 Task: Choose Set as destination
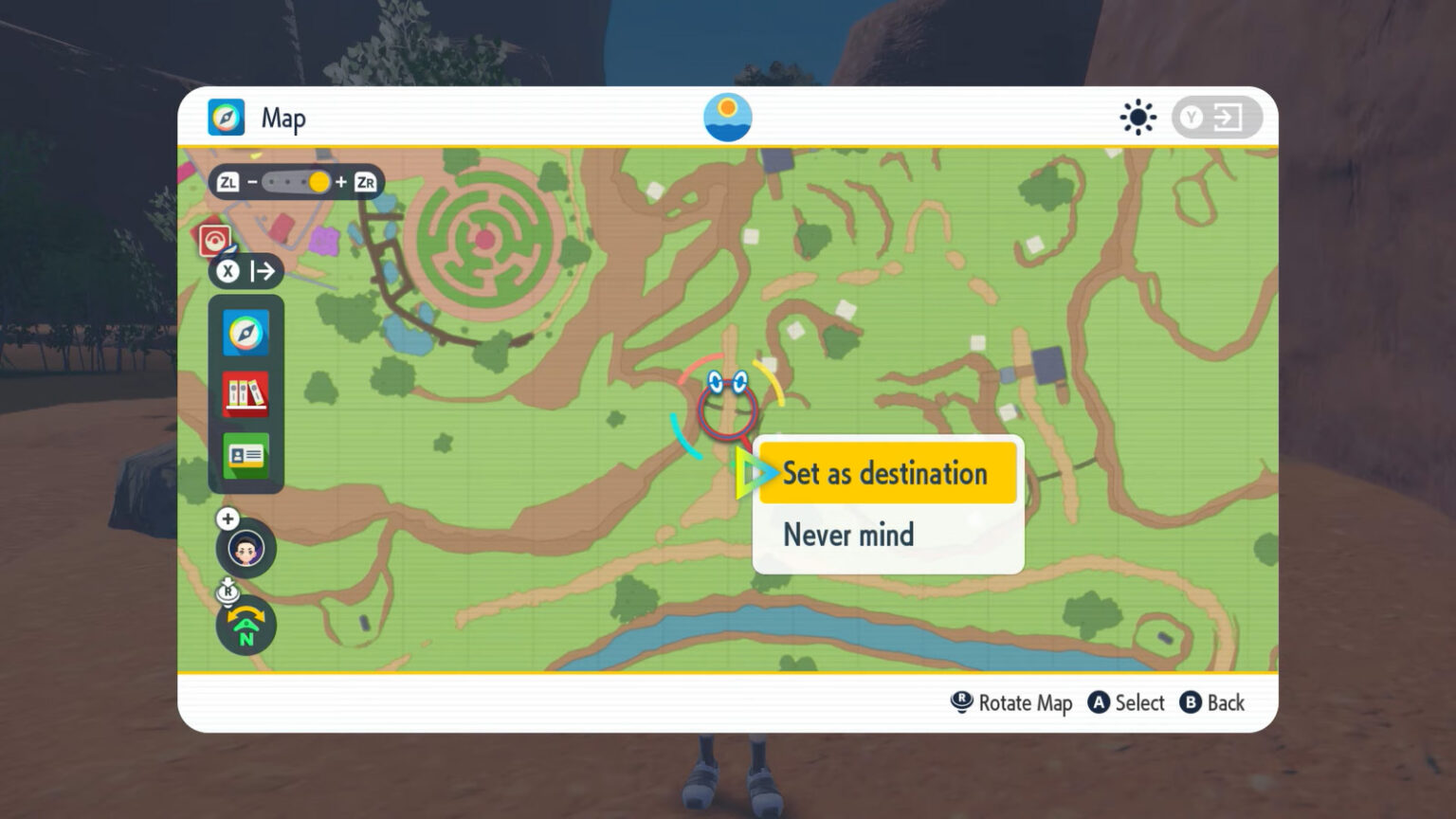click(x=885, y=473)
